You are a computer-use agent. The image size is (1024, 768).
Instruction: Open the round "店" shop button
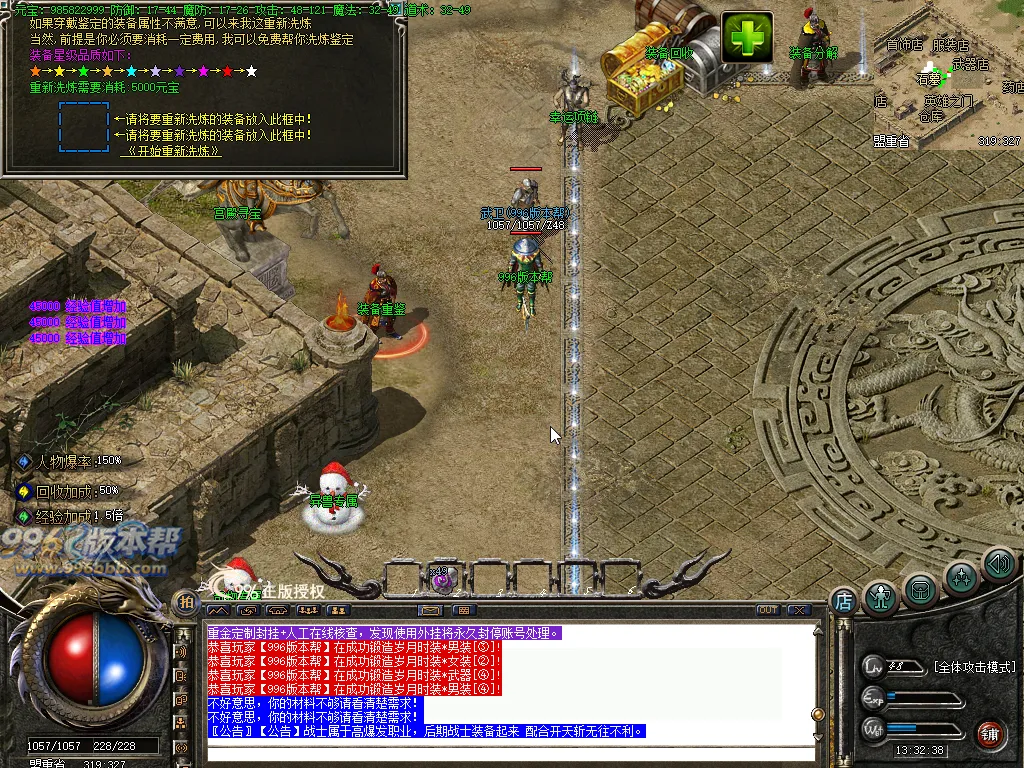click(843, 601)
